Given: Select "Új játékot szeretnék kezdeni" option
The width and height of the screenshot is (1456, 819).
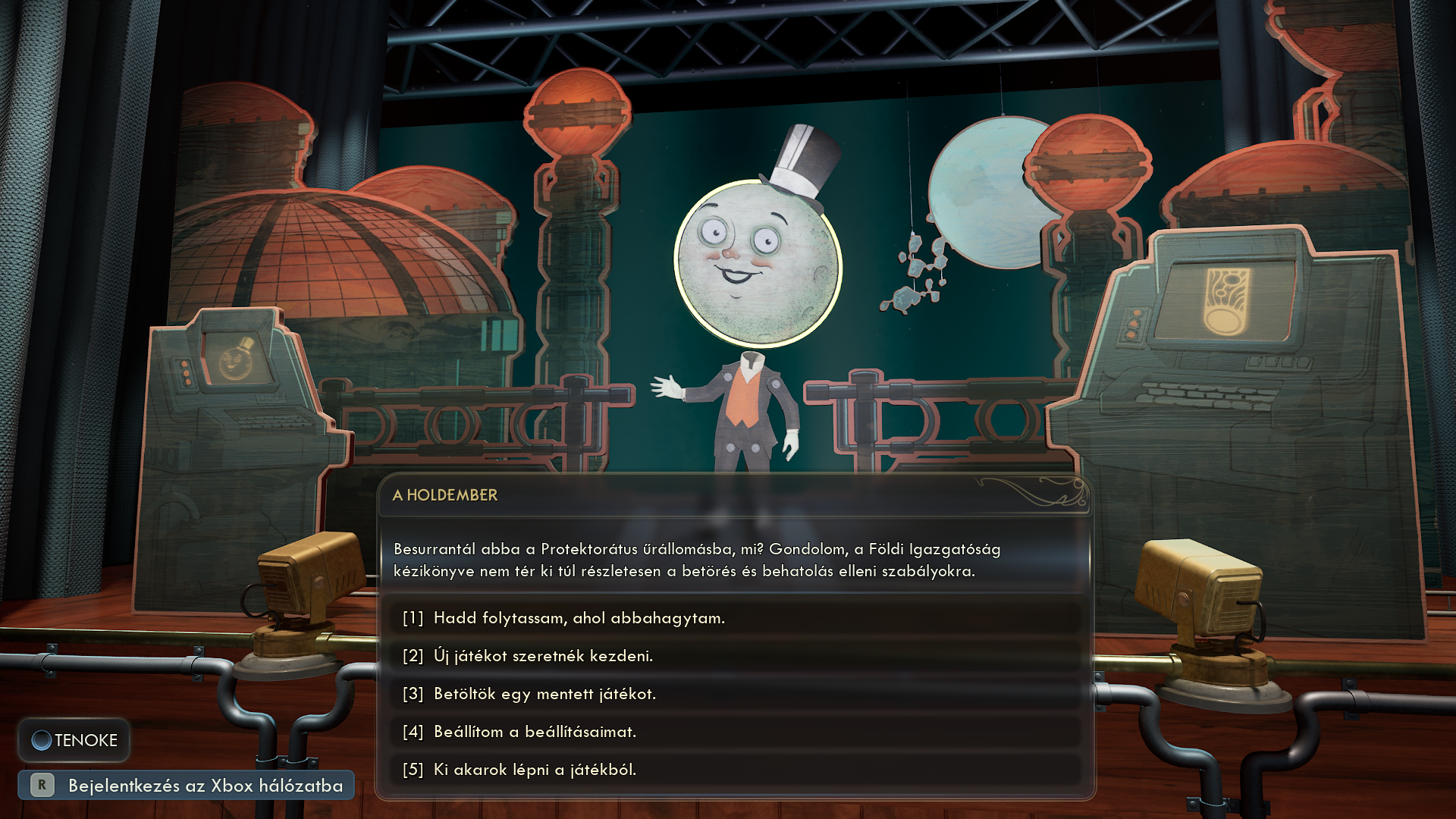Looking at the screenshot, I should click(x=543, y=656).
